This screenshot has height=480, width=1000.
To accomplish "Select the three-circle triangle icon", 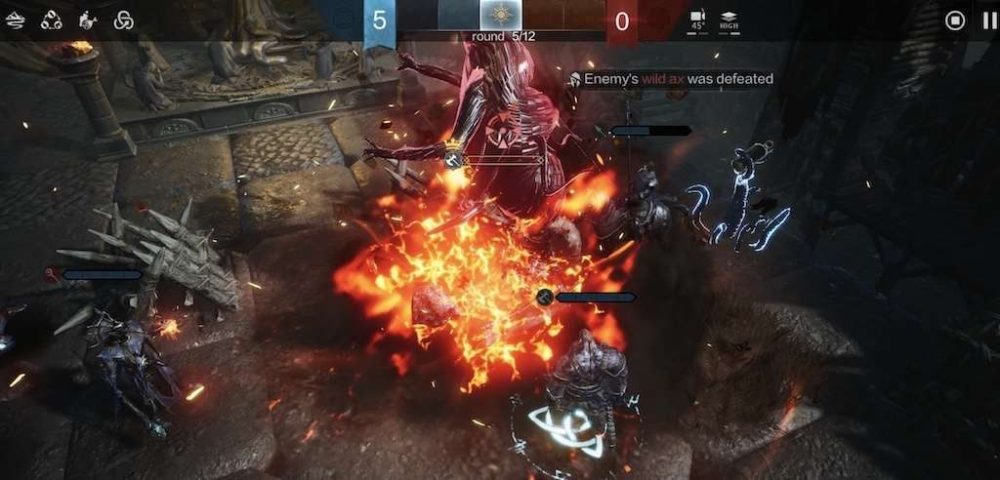I will pyautogui.click(x=51, y=20).
